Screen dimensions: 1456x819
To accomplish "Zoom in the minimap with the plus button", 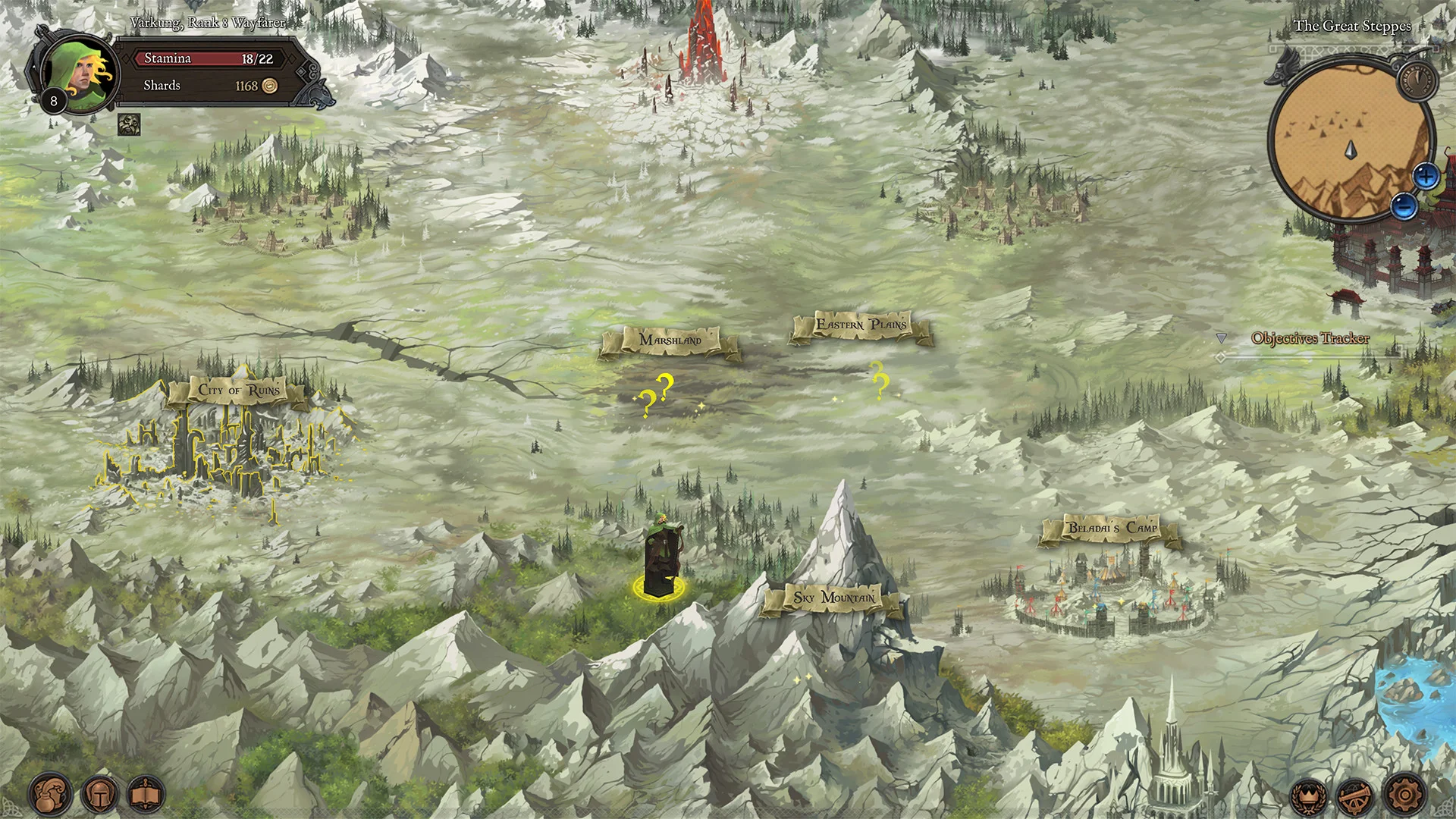I will pos(1426,177).
